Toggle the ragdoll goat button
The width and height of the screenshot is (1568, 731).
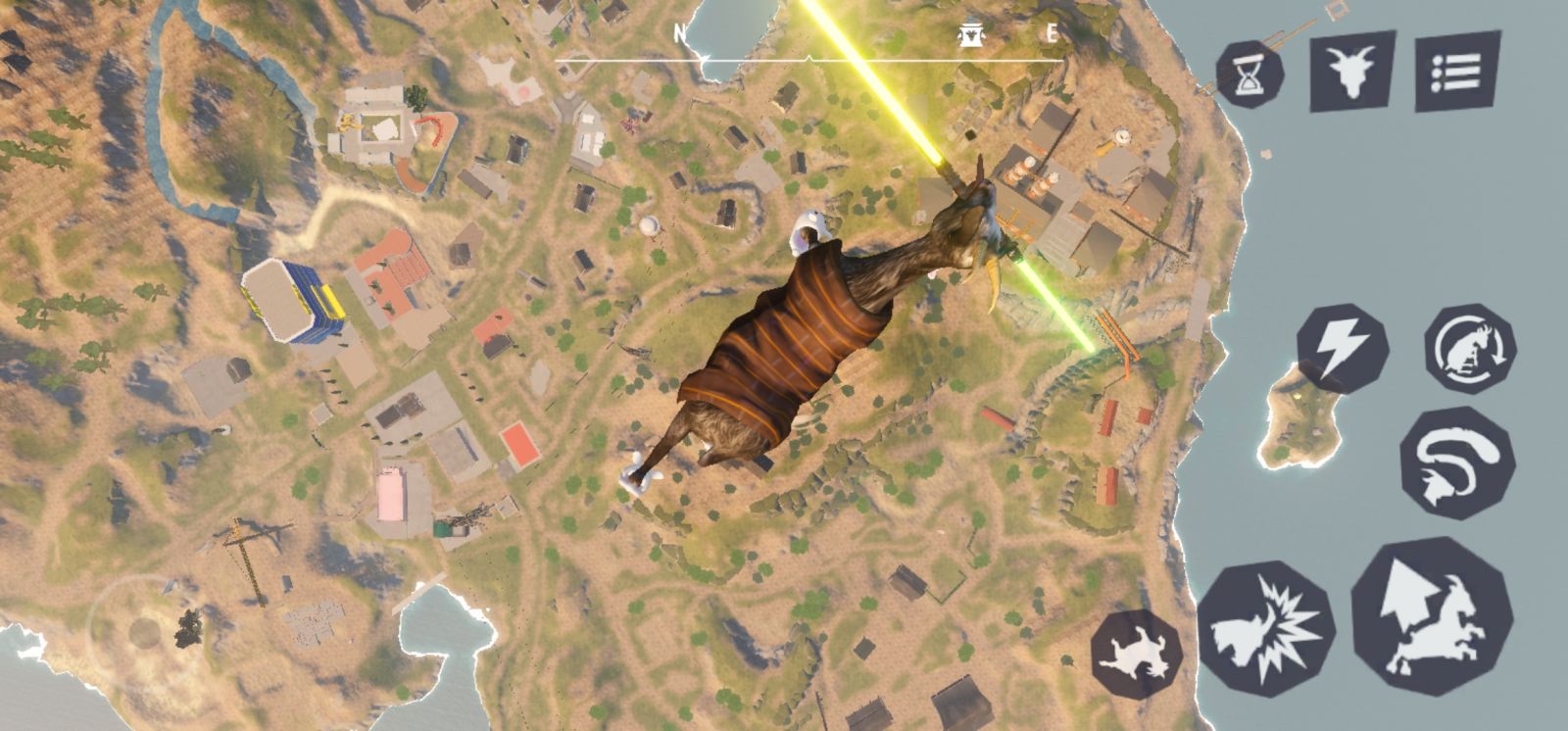1137,653
